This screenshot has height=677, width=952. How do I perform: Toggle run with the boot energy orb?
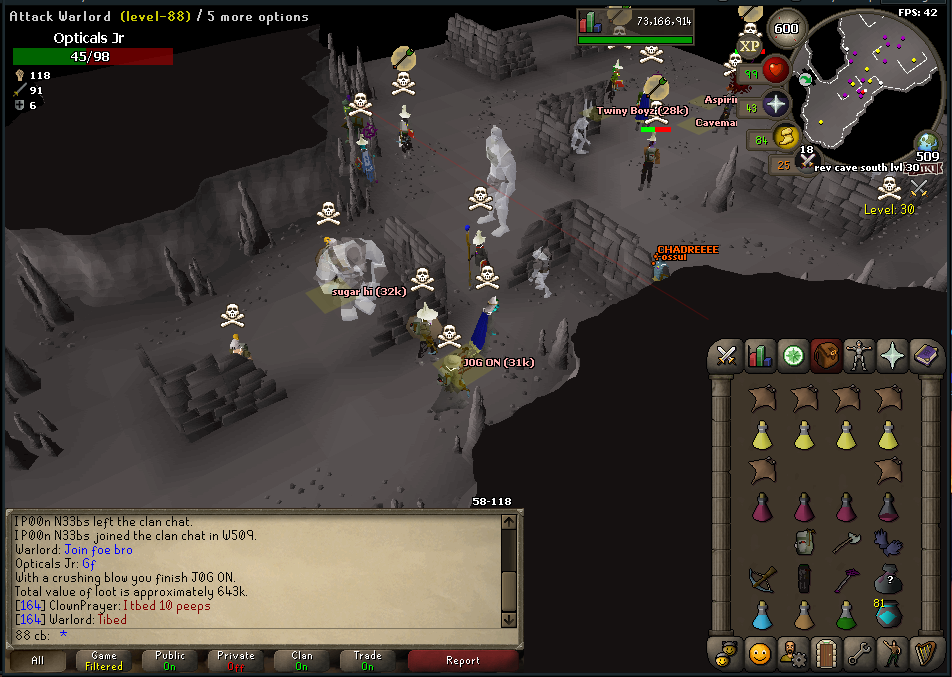click(788, 137)
